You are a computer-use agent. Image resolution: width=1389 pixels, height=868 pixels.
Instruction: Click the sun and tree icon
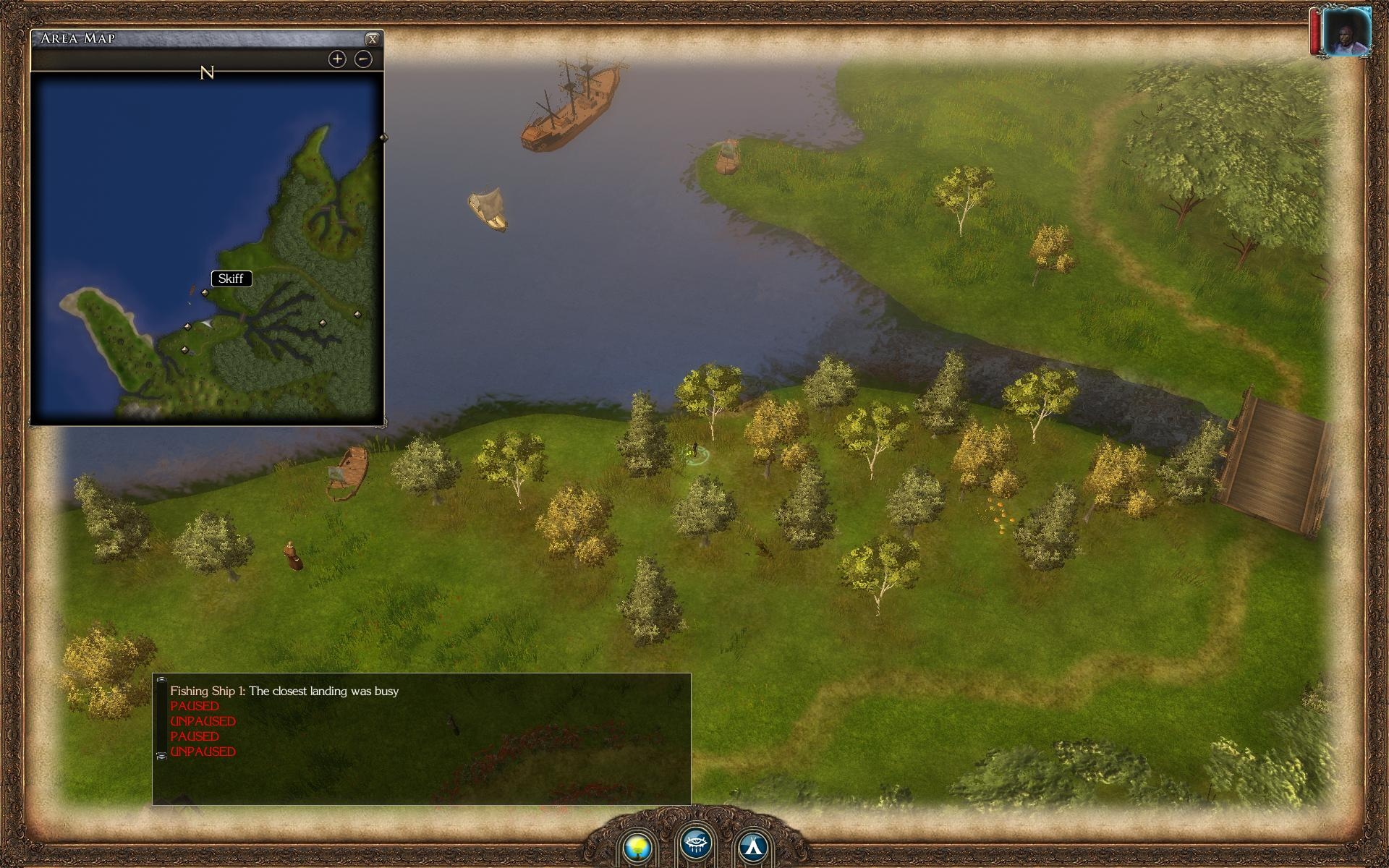click(x=638, y=846)
